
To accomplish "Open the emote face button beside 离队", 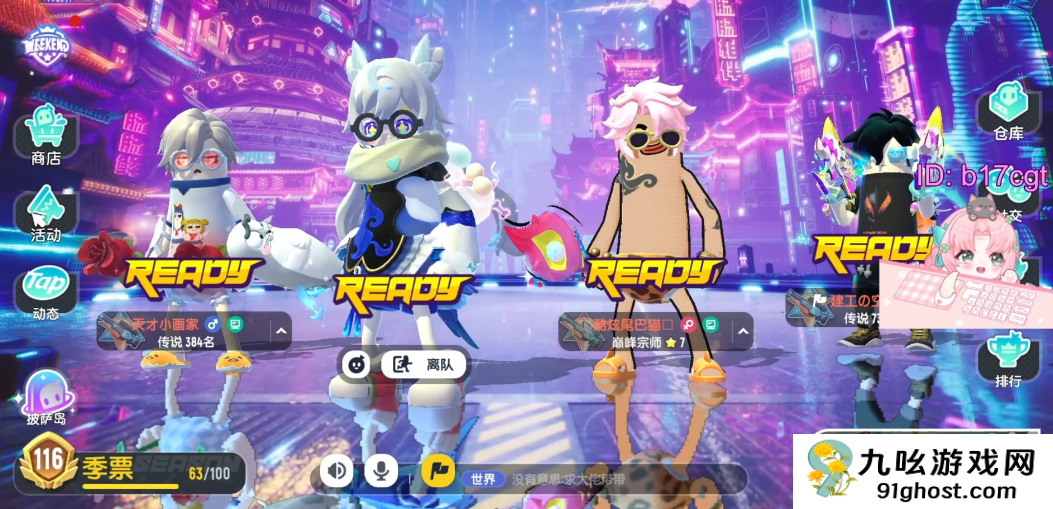I will [354, 365].
